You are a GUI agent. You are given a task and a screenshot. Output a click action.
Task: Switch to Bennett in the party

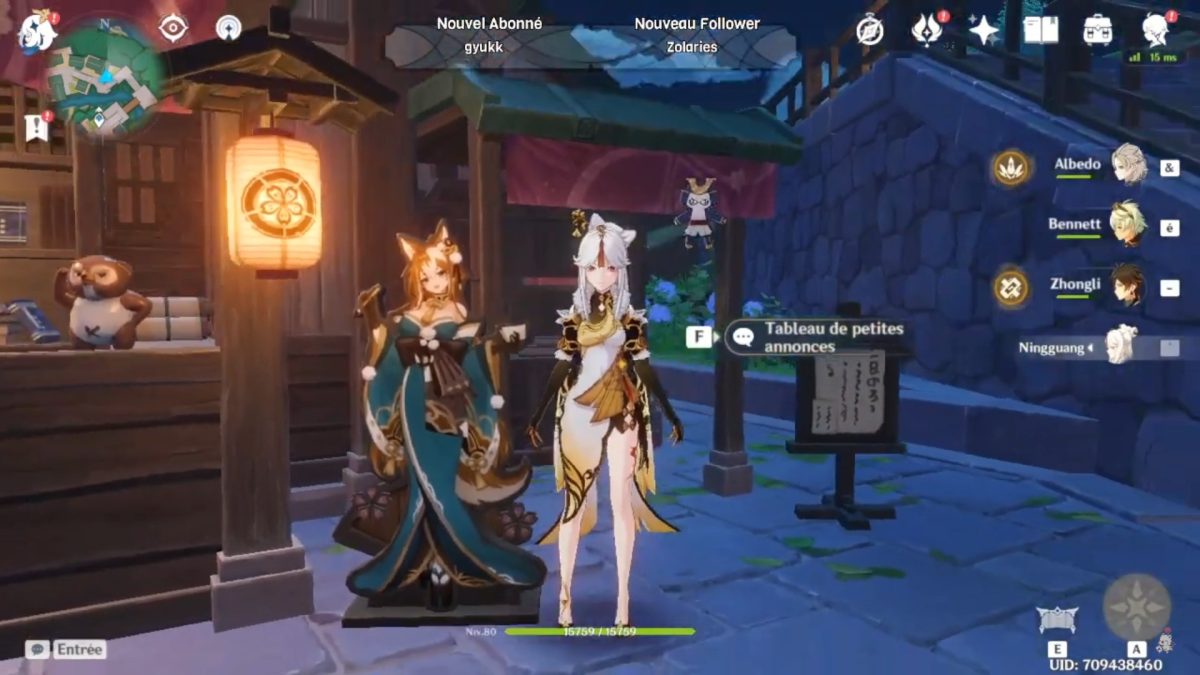pos(1128,226)
